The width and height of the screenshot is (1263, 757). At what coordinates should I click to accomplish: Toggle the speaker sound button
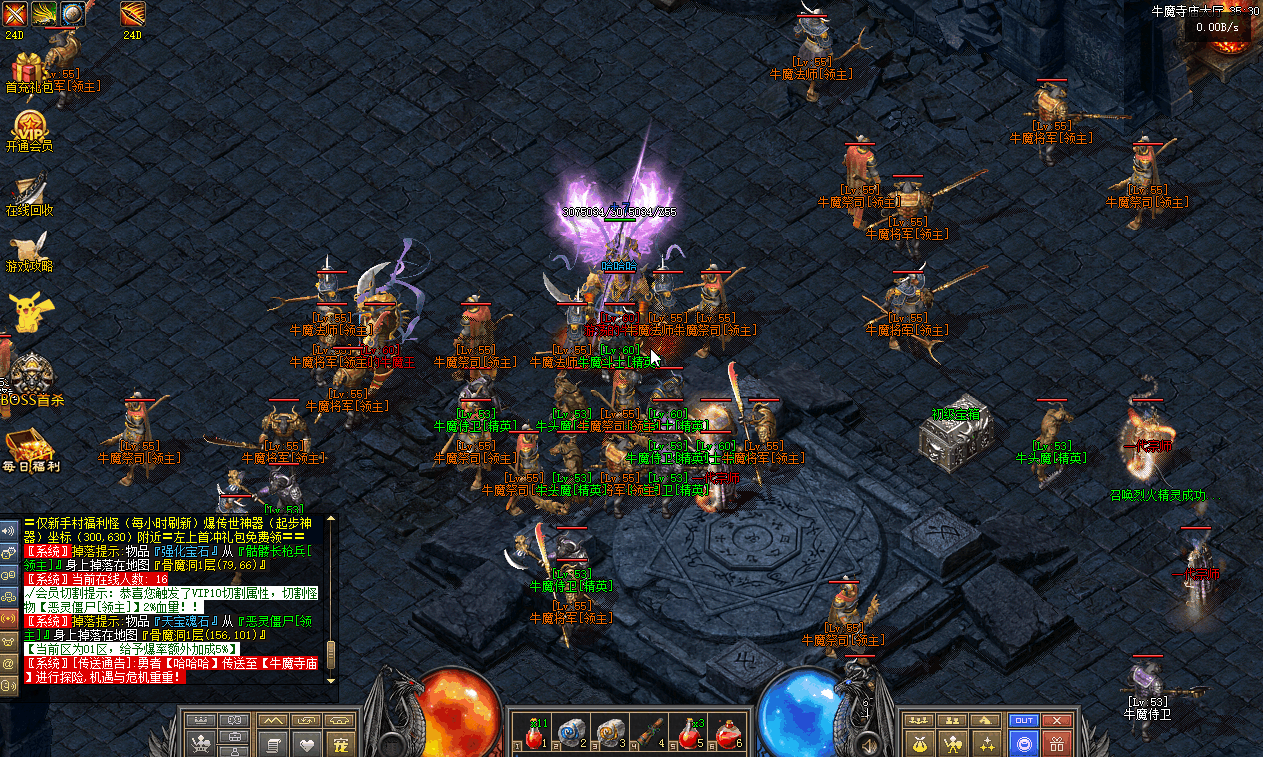(x=8, y=530)
